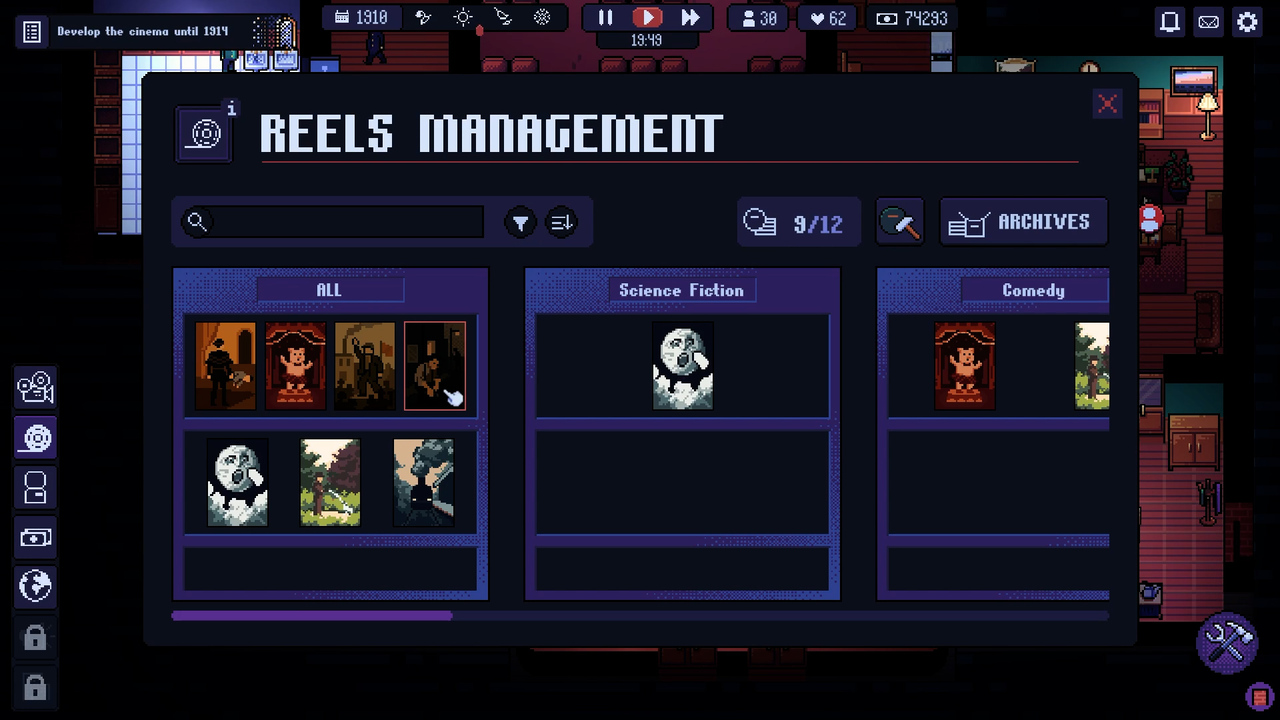Viewport: 1280px width, 720px height.
Task: Open the globe side menu
Action: point(35,587)
